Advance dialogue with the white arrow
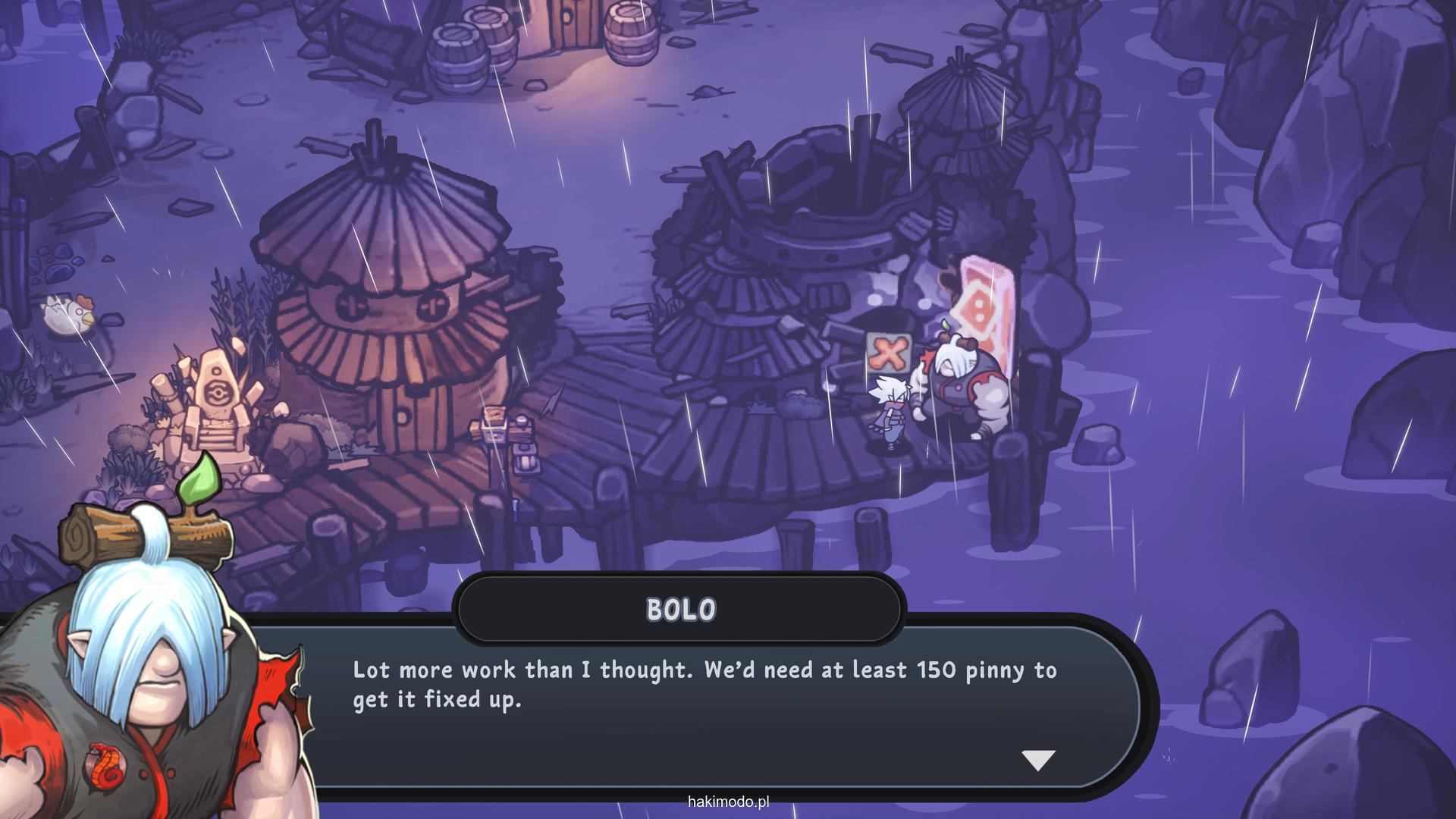The width and height of the screenshot is (1456, 819). (x=1038, y=759)
